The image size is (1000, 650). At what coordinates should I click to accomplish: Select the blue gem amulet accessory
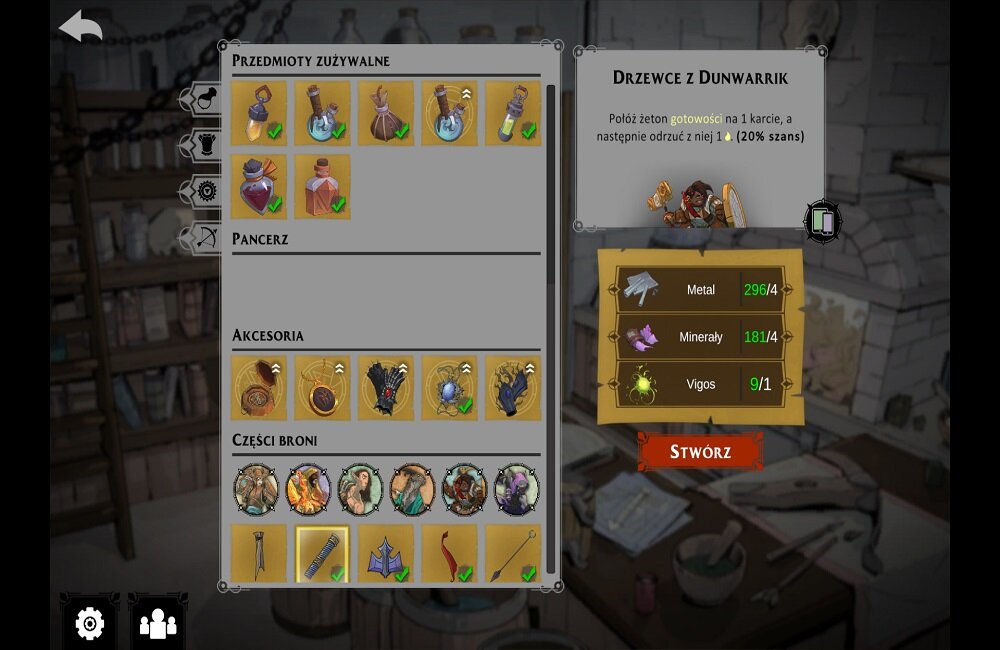(449, 387)
